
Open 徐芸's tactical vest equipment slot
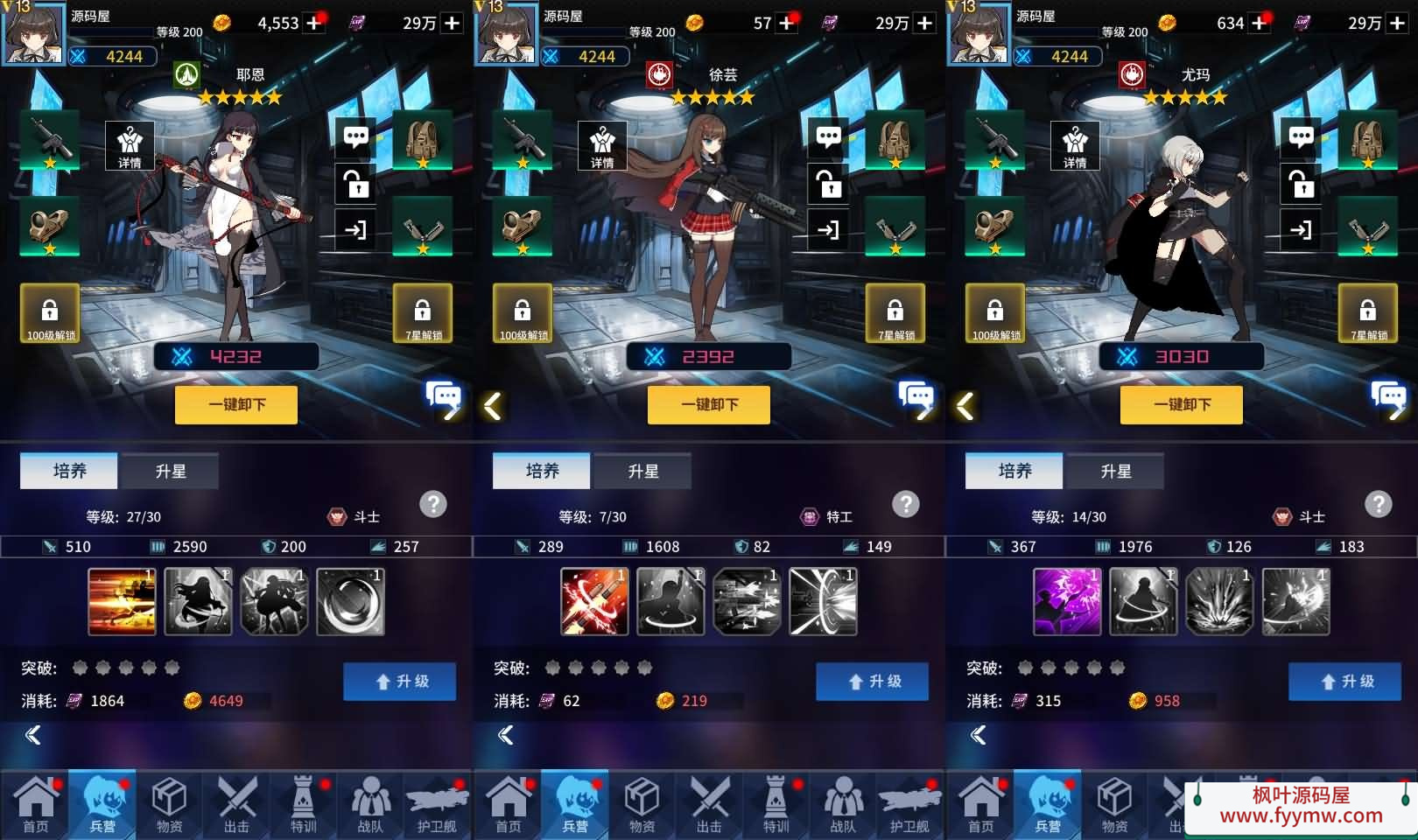895,140
